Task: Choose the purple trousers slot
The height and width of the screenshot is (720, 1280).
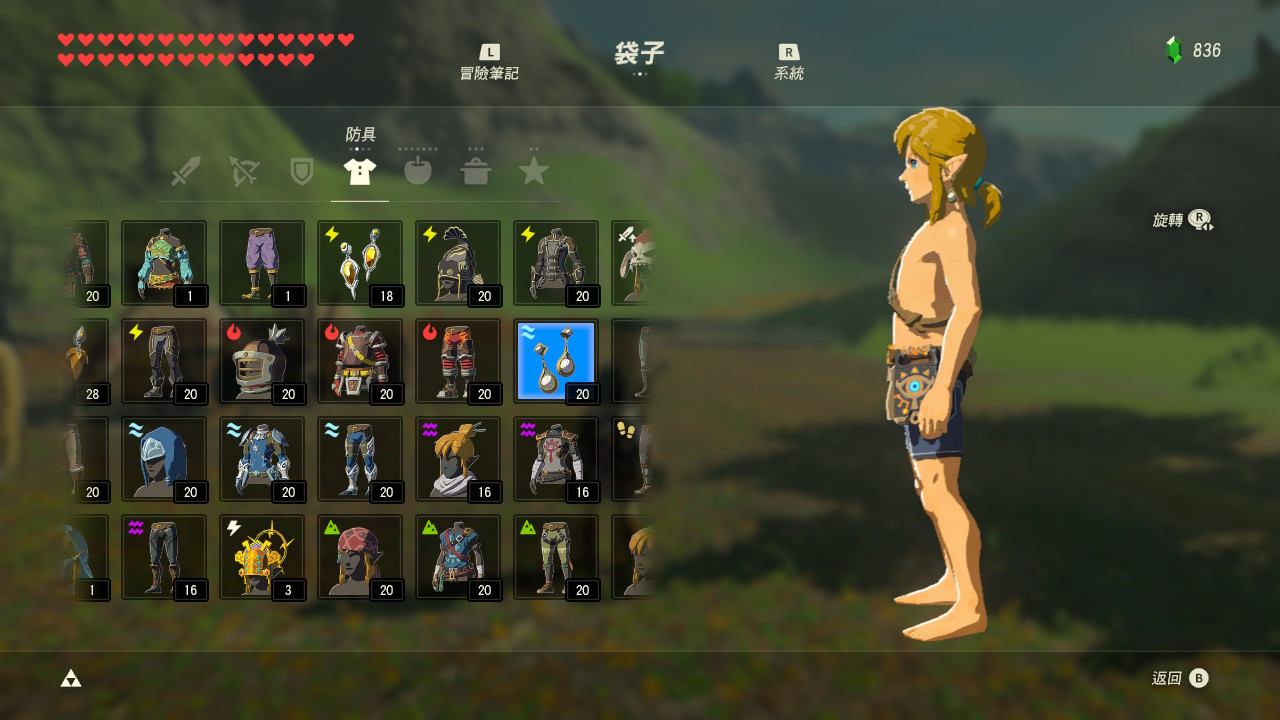Action: tap(262, 263)
